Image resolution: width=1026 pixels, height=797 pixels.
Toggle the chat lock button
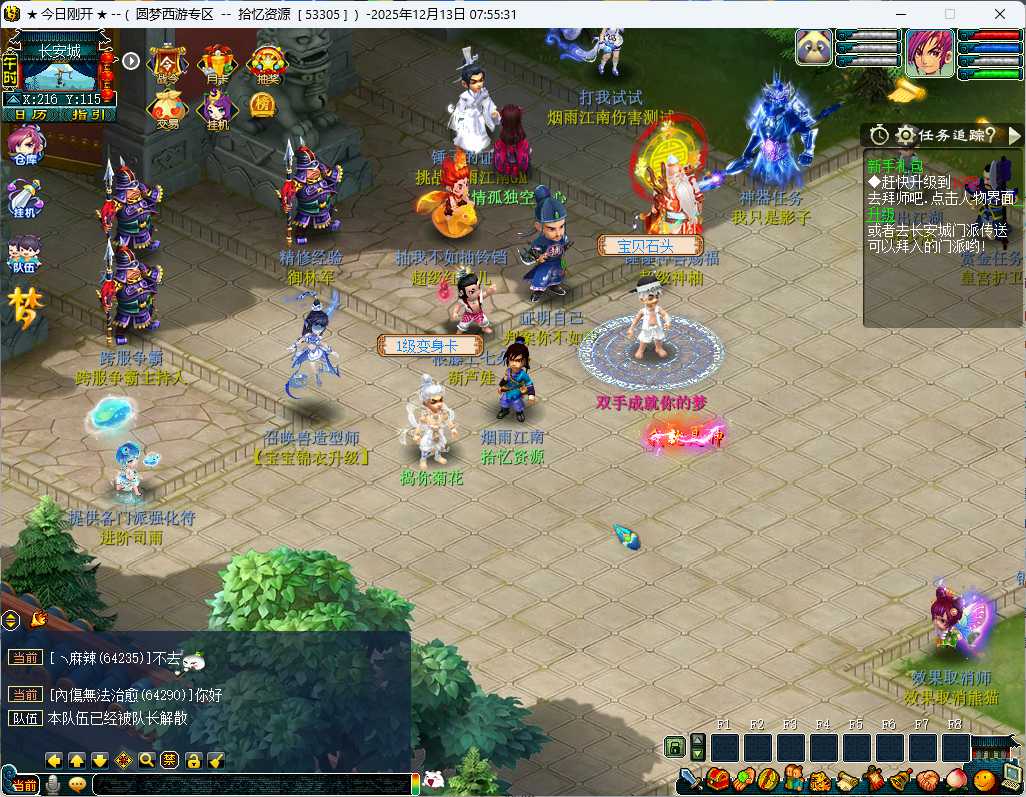pos(193,760)
